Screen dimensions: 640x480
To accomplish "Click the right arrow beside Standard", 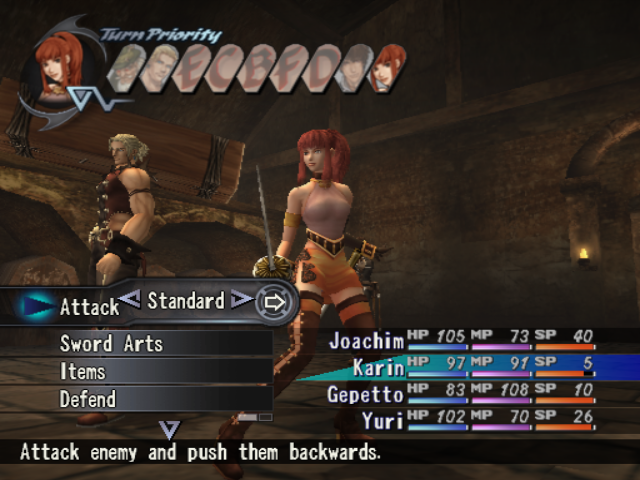I will coord(241,298).
